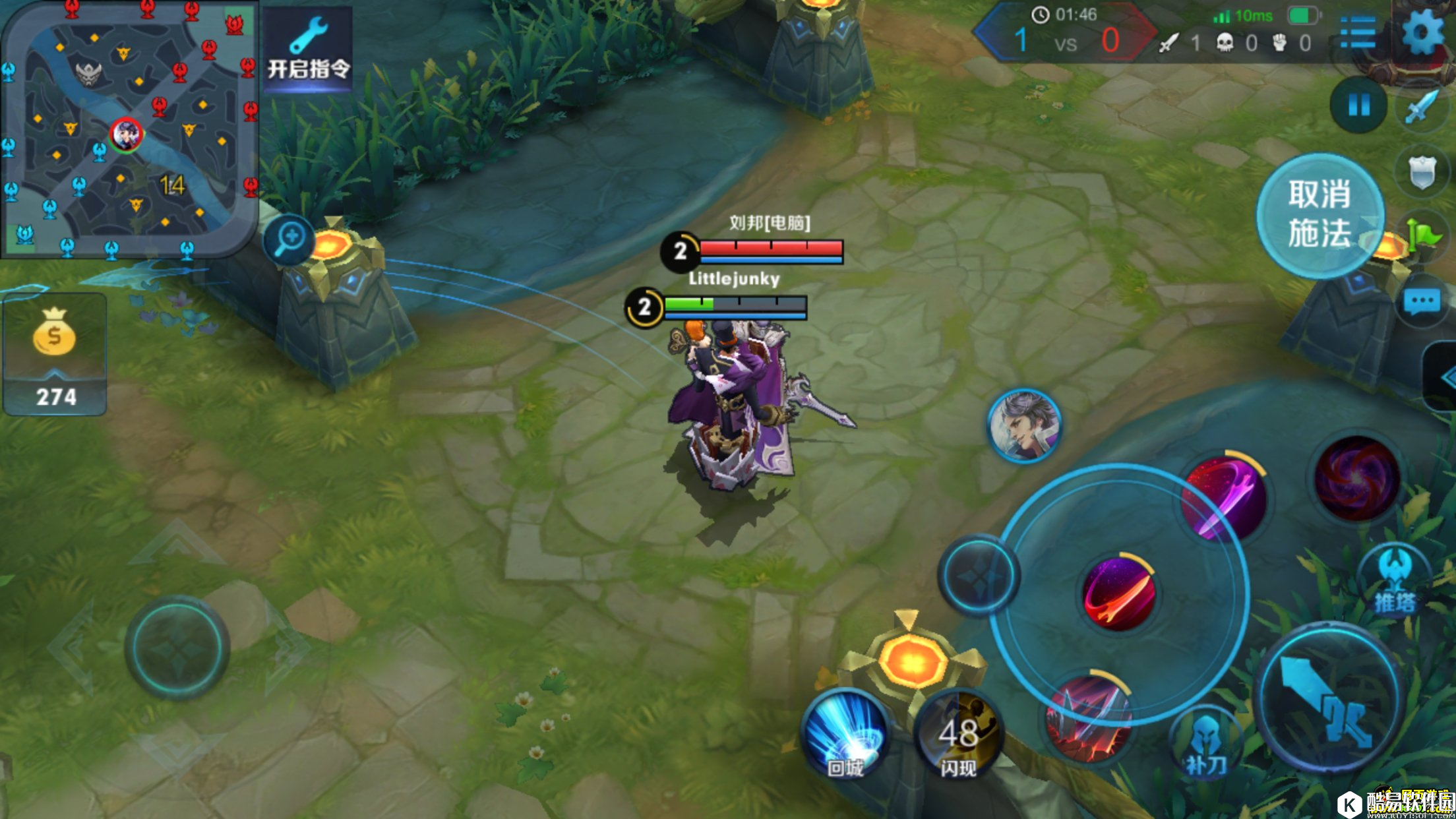Viewport: 1456px width, 819px height.
Task: Target the enemy hero portrait icon
Action: [1024, 425]
